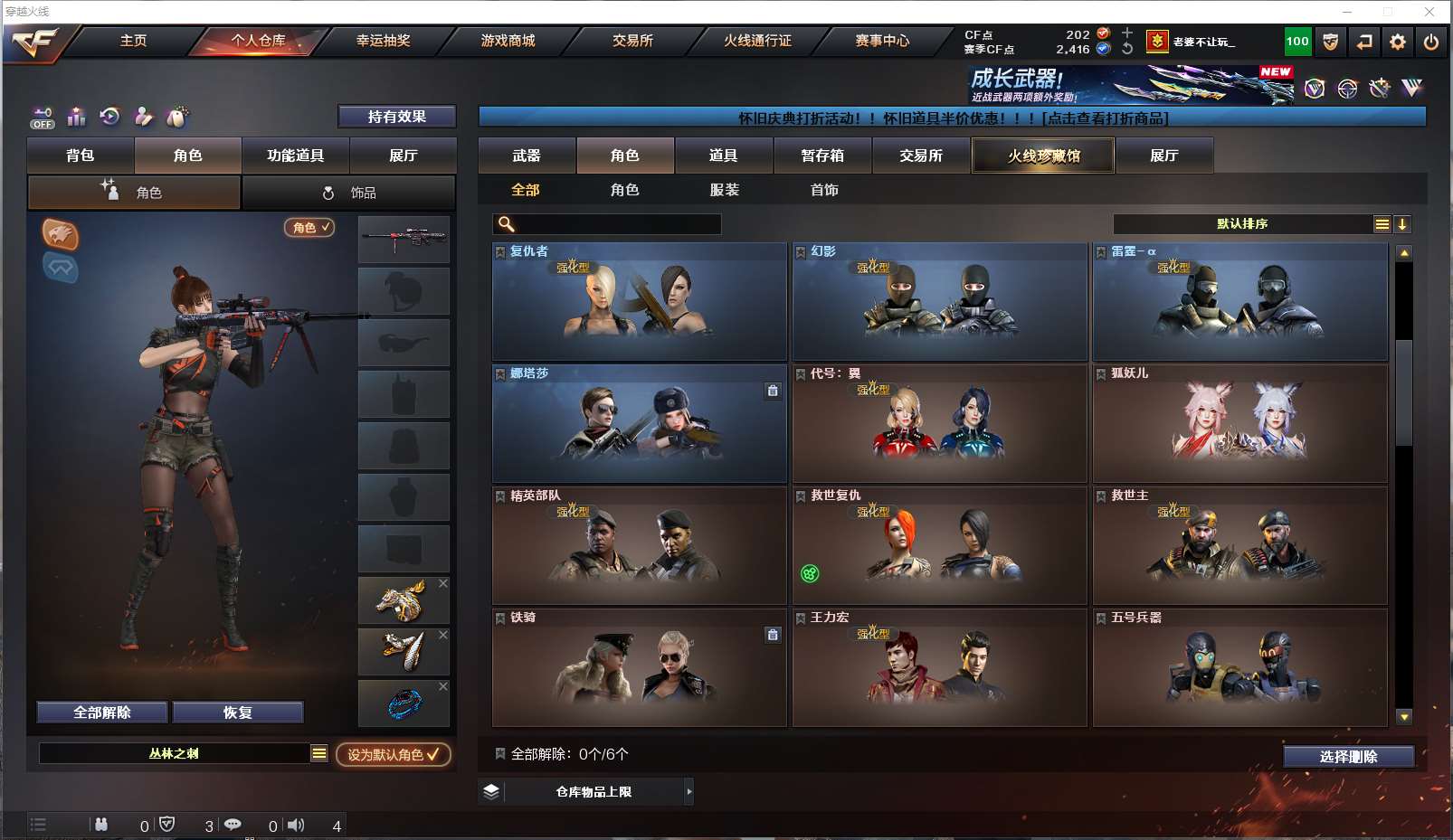Screen dimensions: 1453x840
Task: Switch to the 武器 weapons tab
Action: [527, 156]
